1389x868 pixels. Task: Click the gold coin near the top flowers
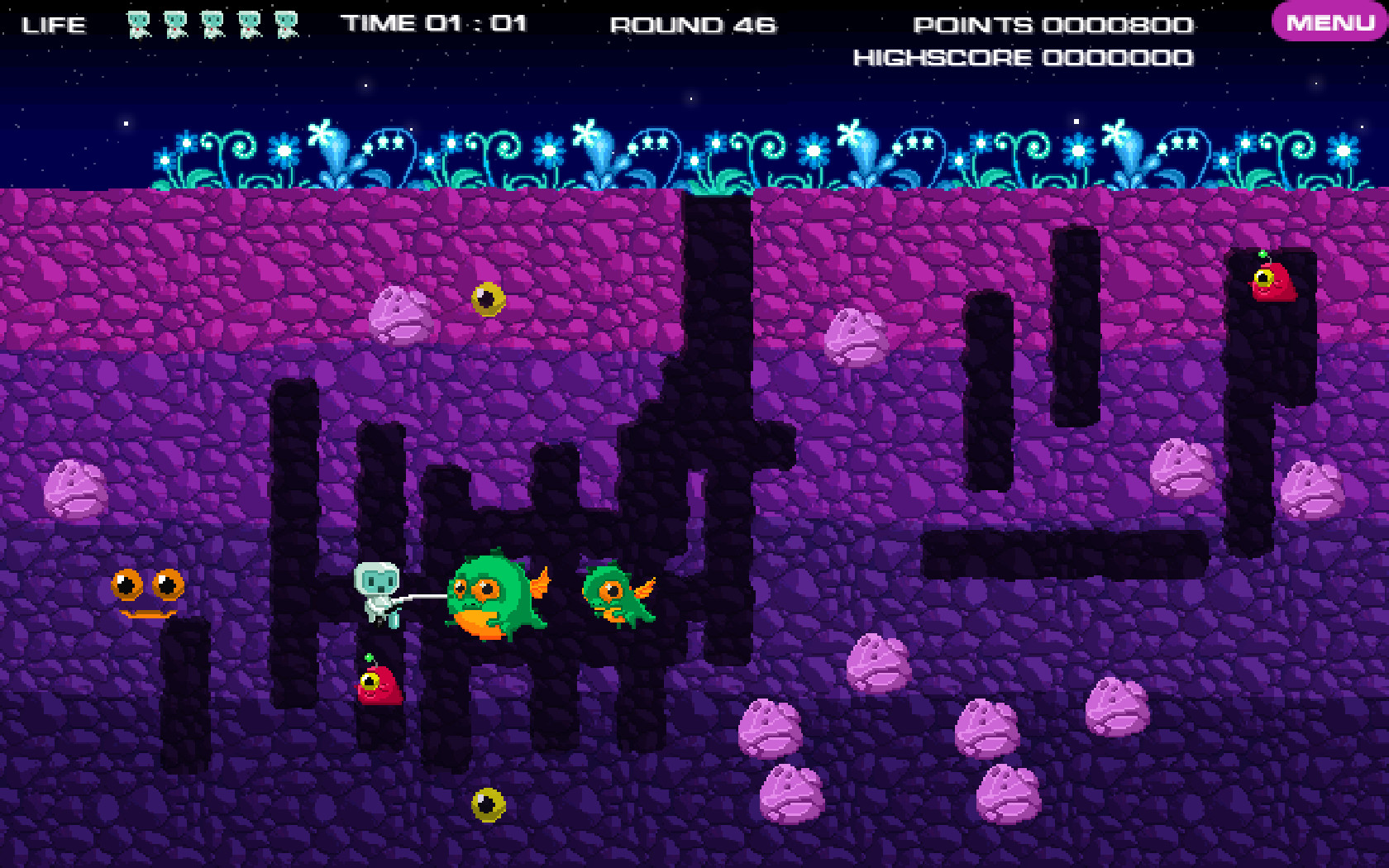(x=489, y=300)
